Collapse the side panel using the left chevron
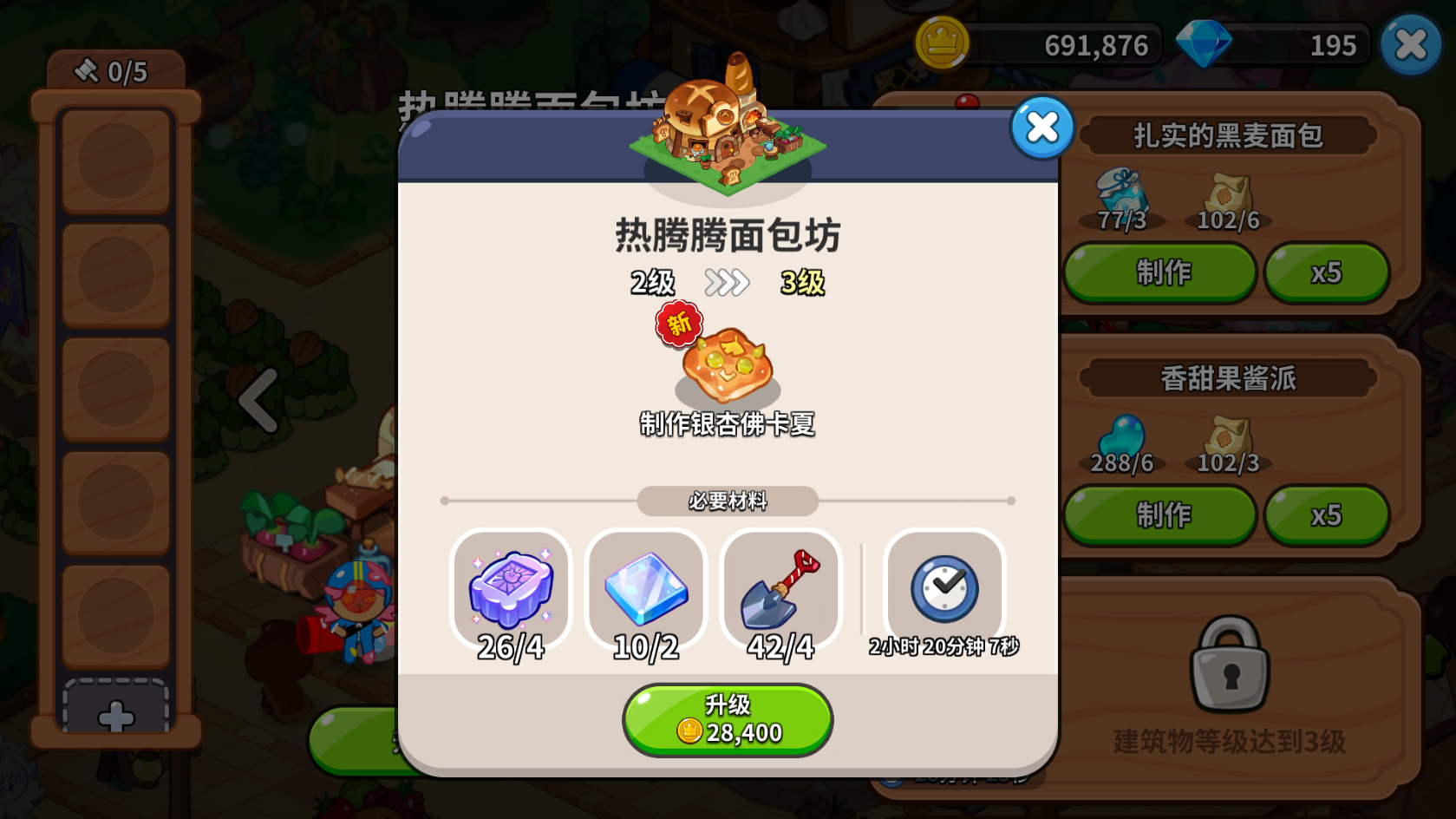Screen dimensions: 1456x819 pos(256,398)
